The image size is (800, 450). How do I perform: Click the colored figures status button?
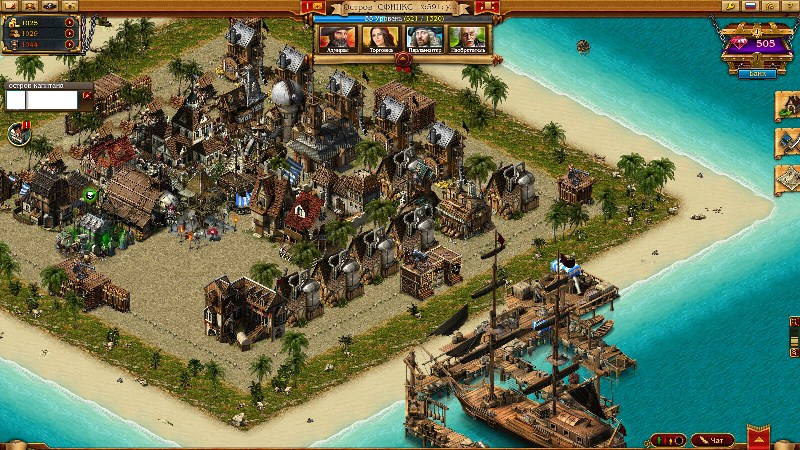pyautogui.click(x=667, y=440)
